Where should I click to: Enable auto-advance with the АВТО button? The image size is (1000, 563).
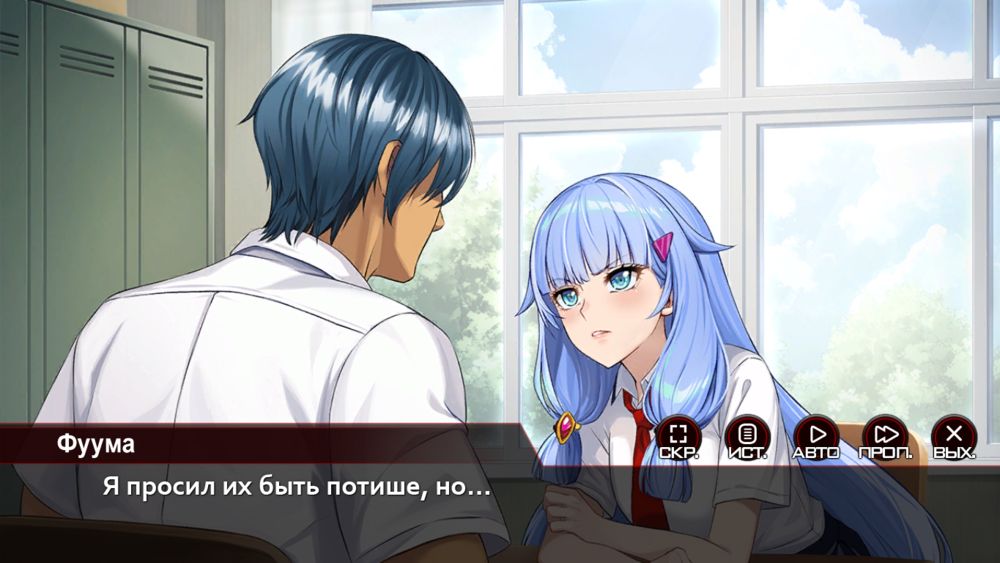(816, 436)
